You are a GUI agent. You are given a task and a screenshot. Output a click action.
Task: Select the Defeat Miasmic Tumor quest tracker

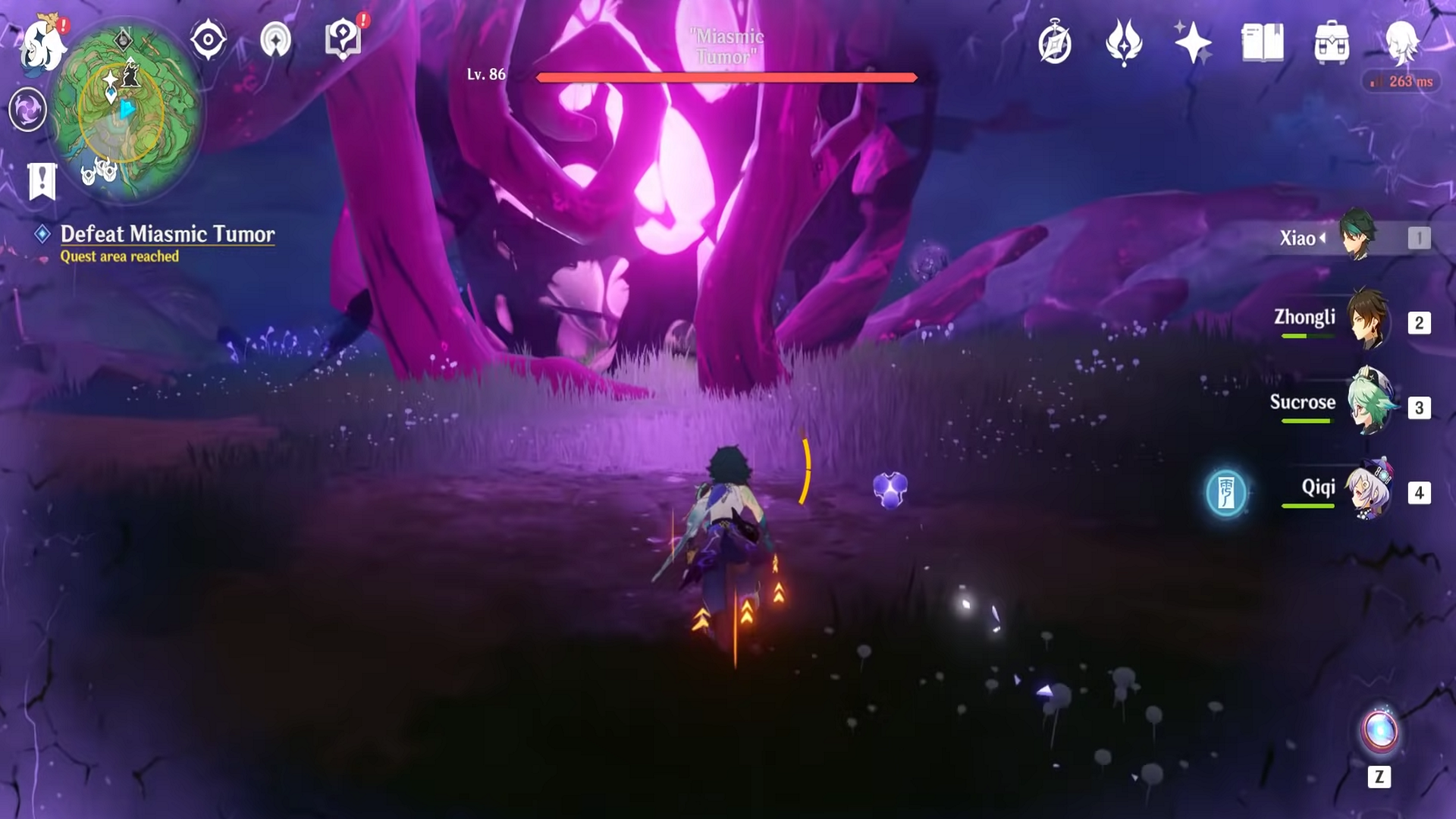click(x=167, y=234)
